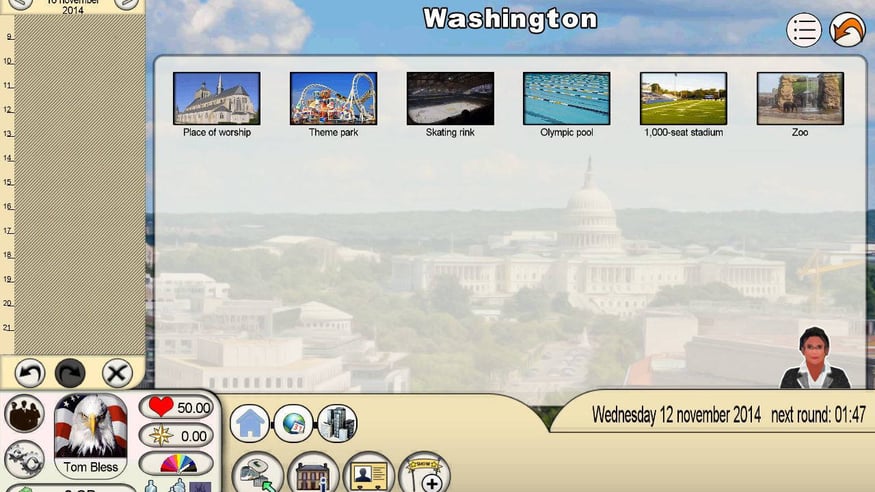This screenshot has width=875, height=492.
Task: Open the gears settings icon
Action: point(24,459)
